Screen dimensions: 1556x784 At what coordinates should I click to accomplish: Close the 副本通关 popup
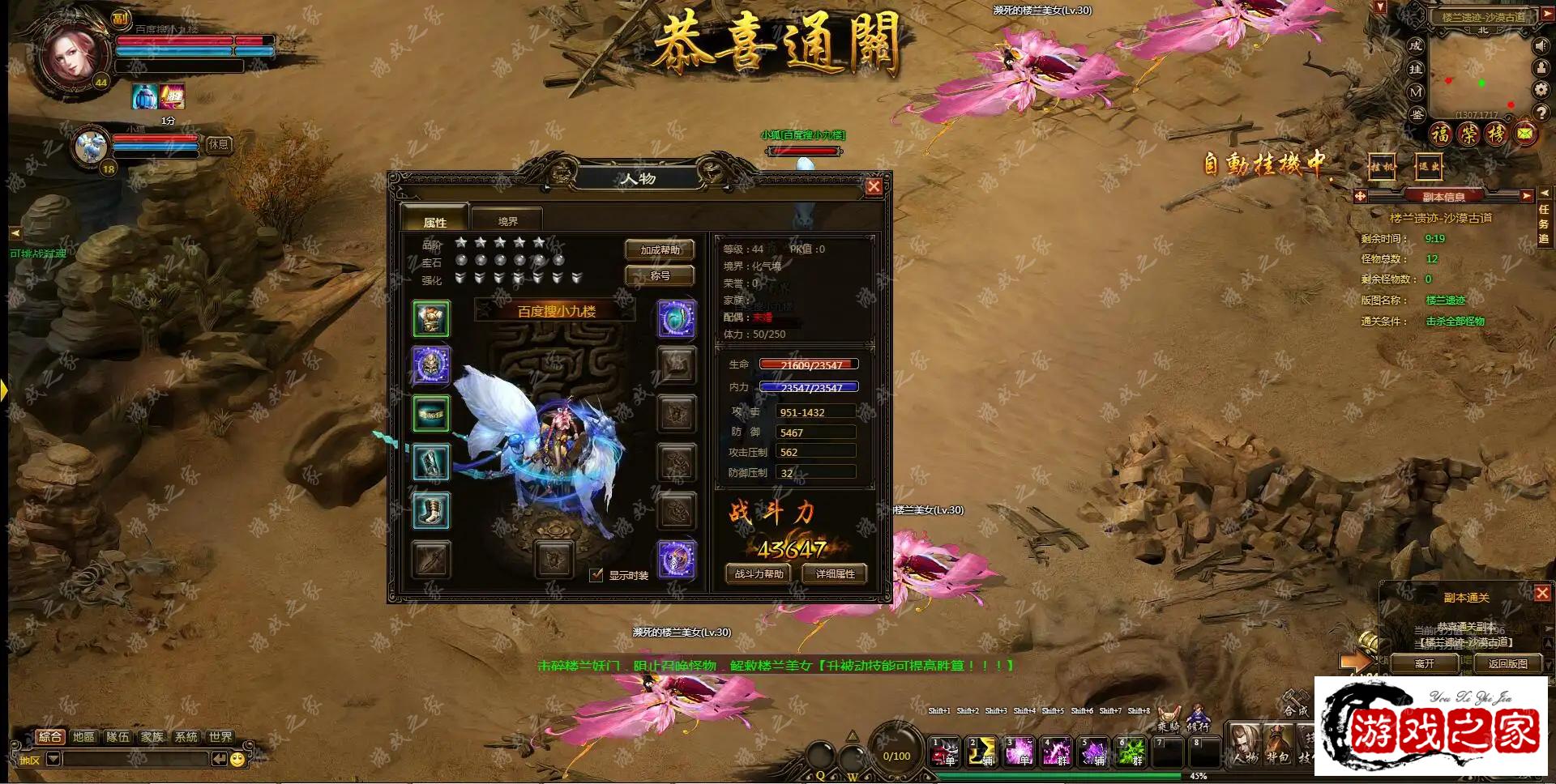(x=1542, y=593)
